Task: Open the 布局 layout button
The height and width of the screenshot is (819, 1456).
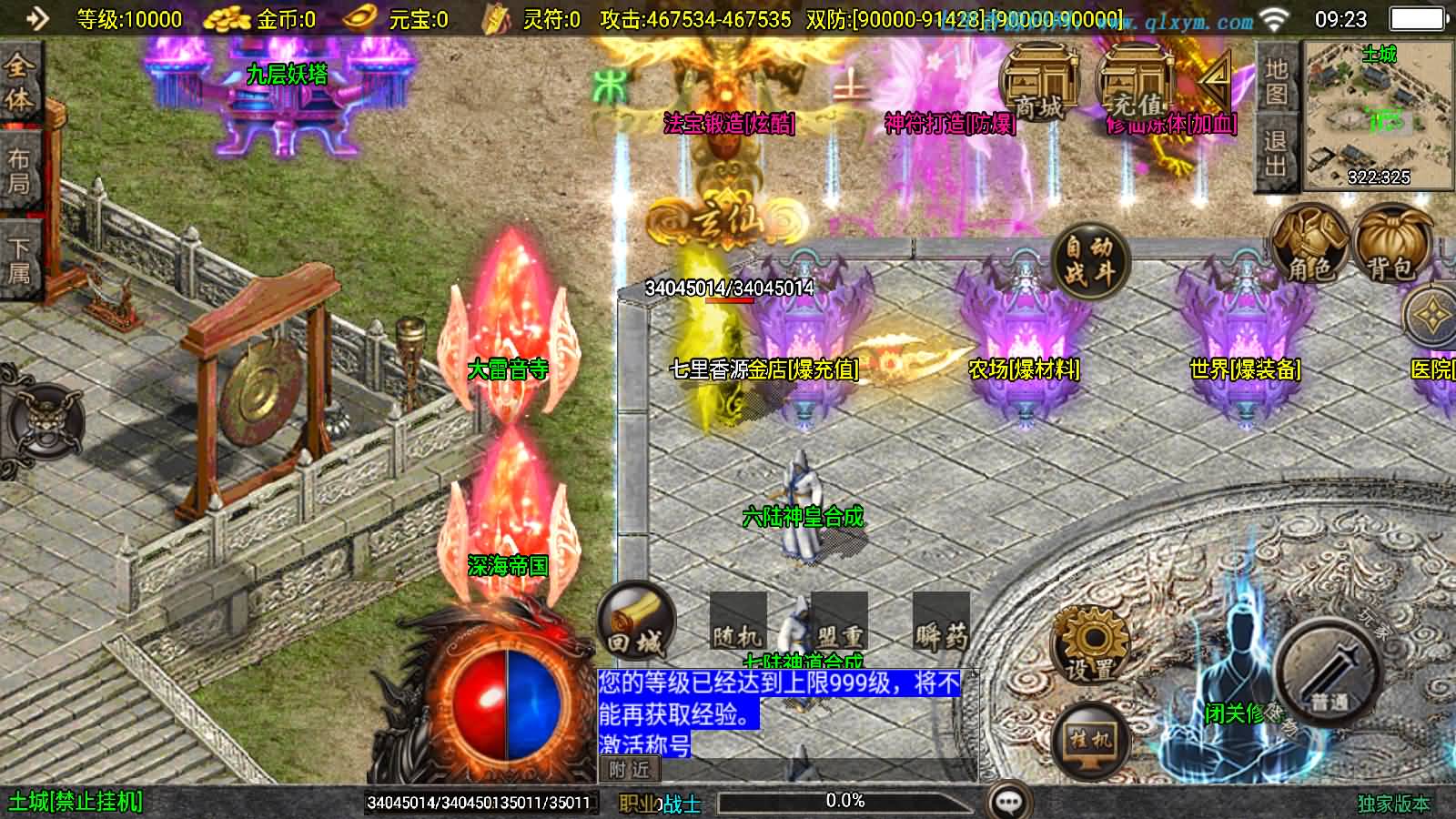Action: [x=19, y=171]
